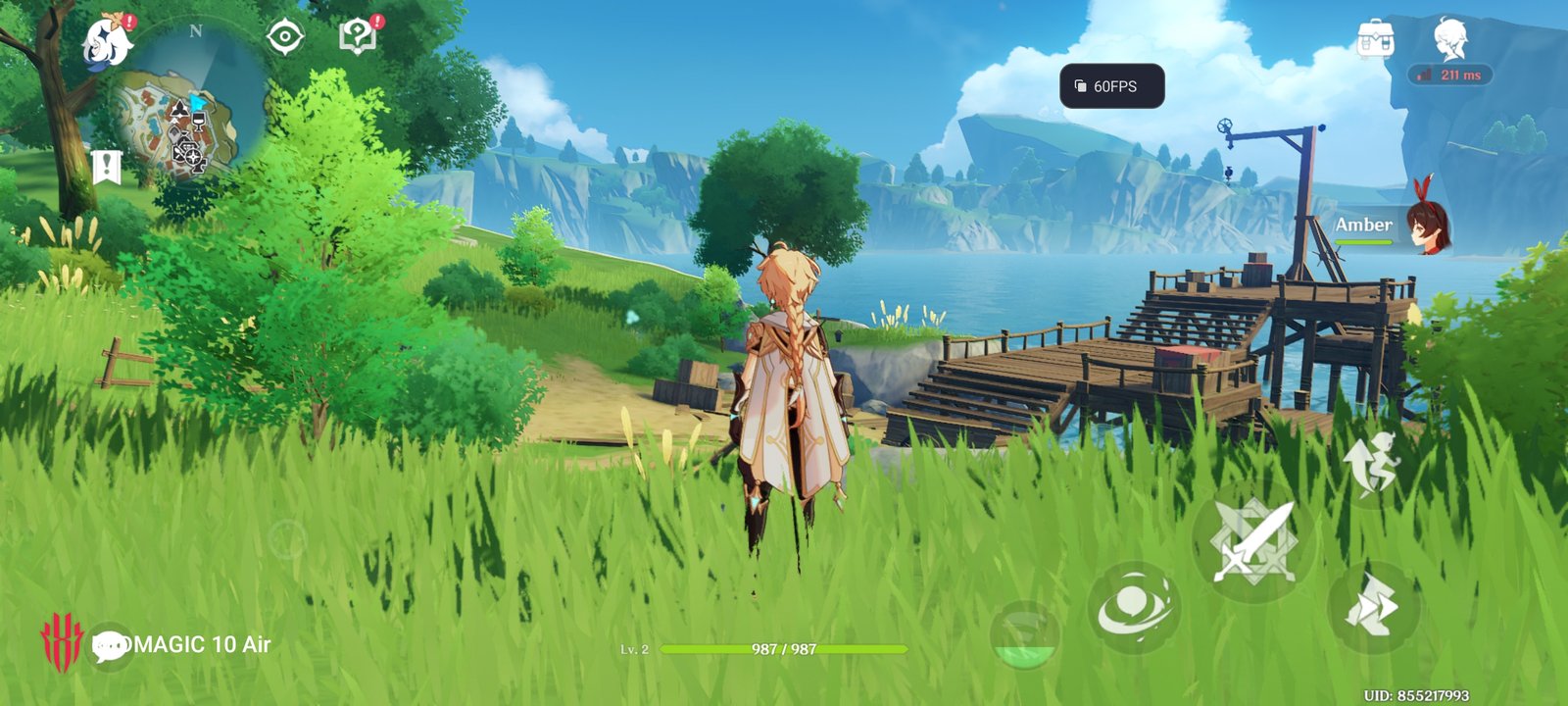Image resolution: width=1568 pixels, height=706 pixels.
Task: Open the quest bookmark icon
Action: coord(106,168)
